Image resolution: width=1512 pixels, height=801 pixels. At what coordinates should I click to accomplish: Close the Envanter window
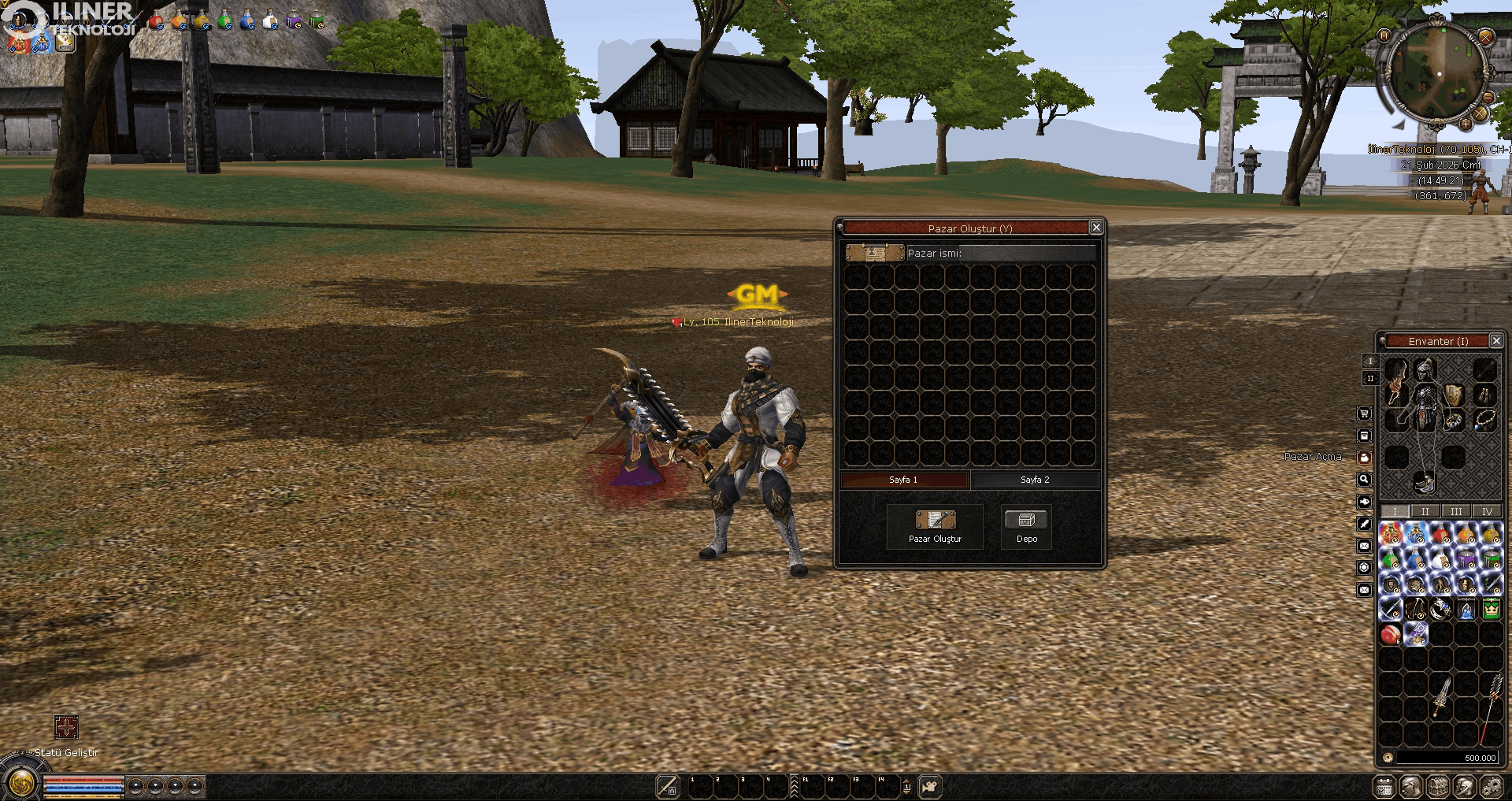click(1496, 341)
